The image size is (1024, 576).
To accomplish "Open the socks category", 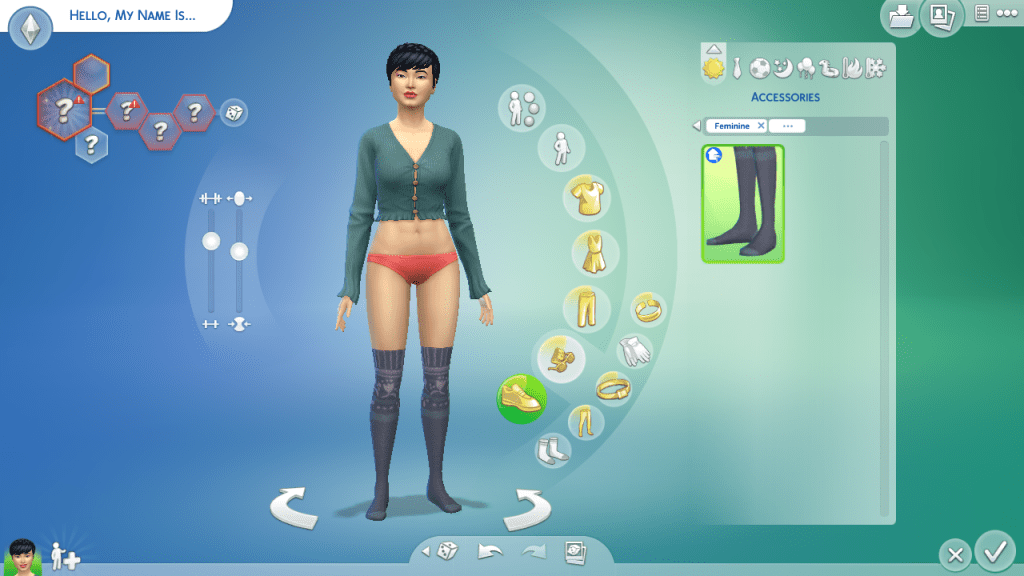I will 552,449.
